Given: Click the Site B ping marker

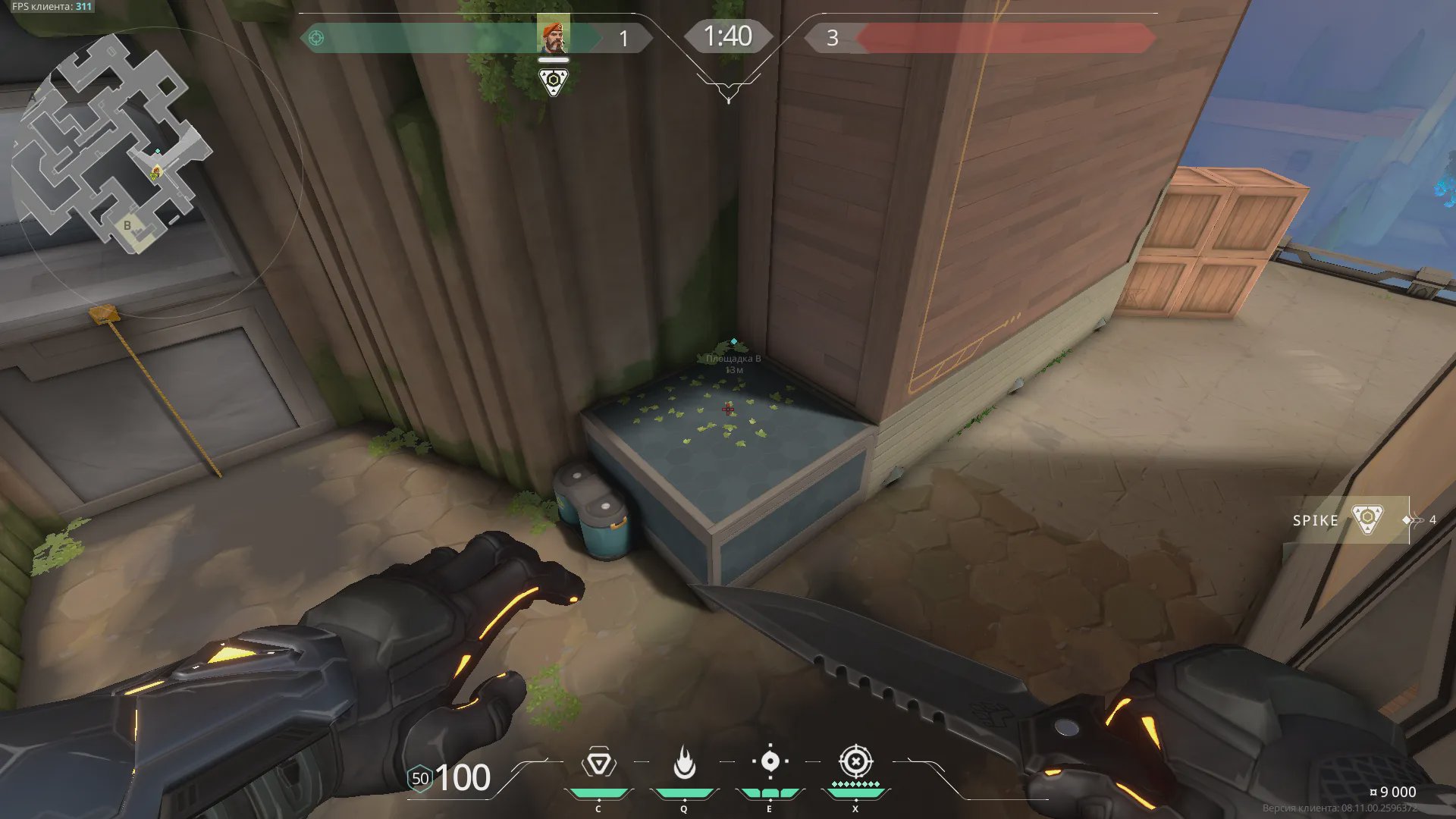Looking at the screenshot, I should (733, 342).
